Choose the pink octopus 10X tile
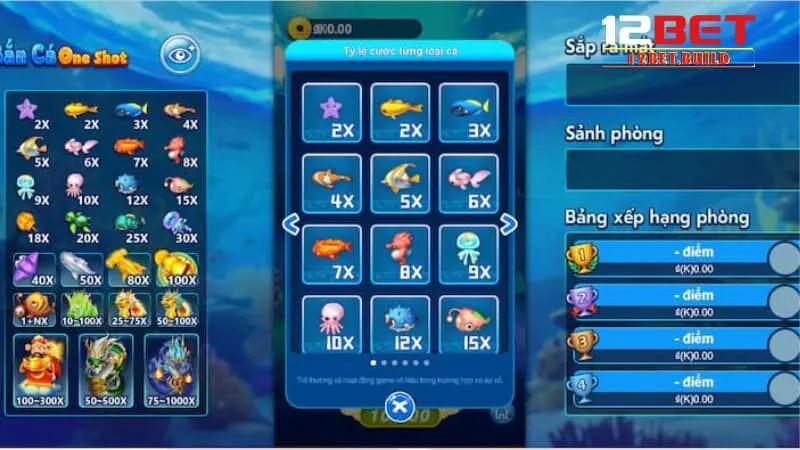 pyautogui.click(x=331, y=325)
